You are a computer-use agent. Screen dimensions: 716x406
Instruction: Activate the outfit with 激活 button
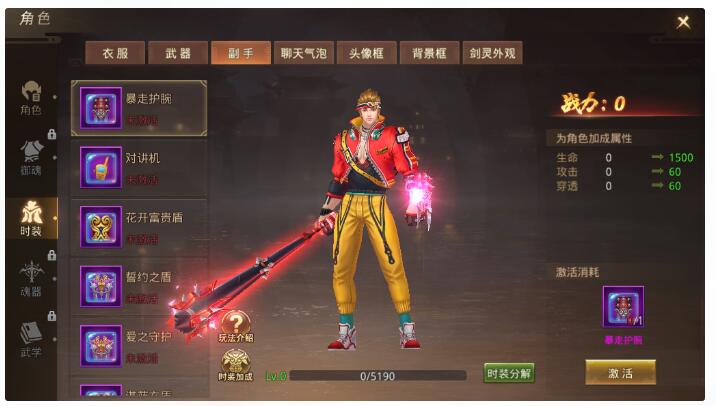[x=621, y=372]
